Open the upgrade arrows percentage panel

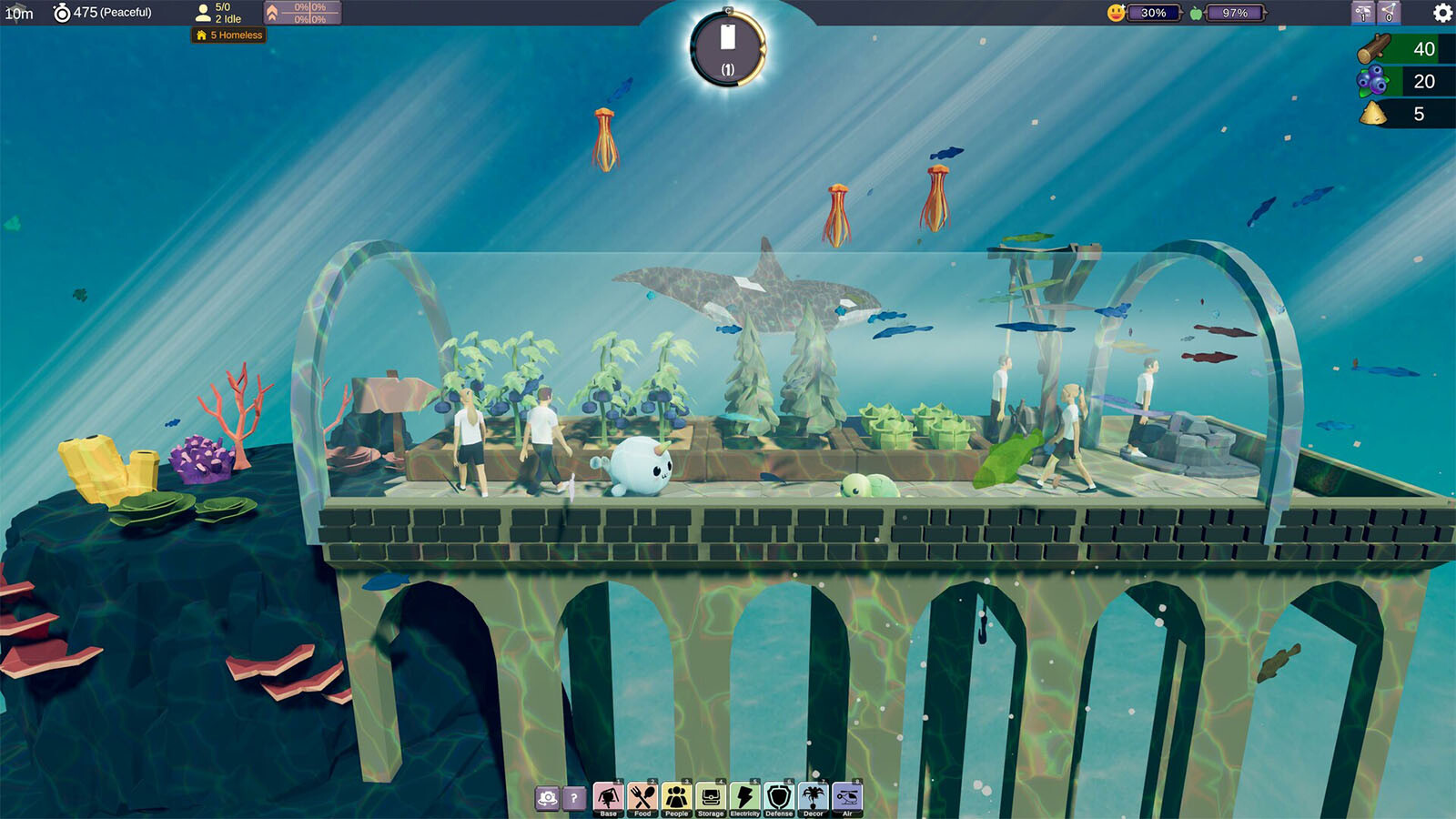(302, 13)
